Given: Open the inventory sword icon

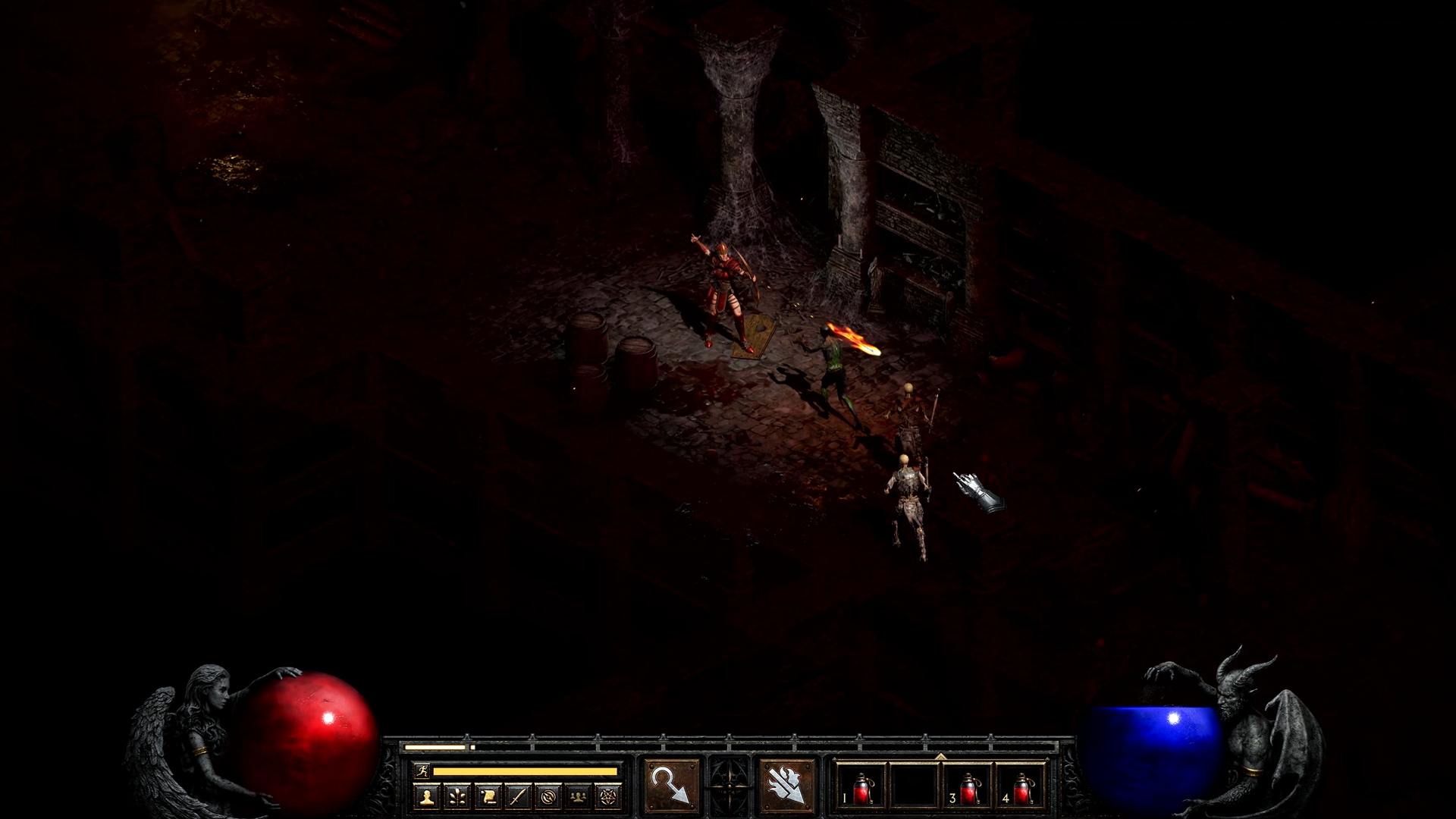Looking at the screenshot, I should click(x=518, y=796).
